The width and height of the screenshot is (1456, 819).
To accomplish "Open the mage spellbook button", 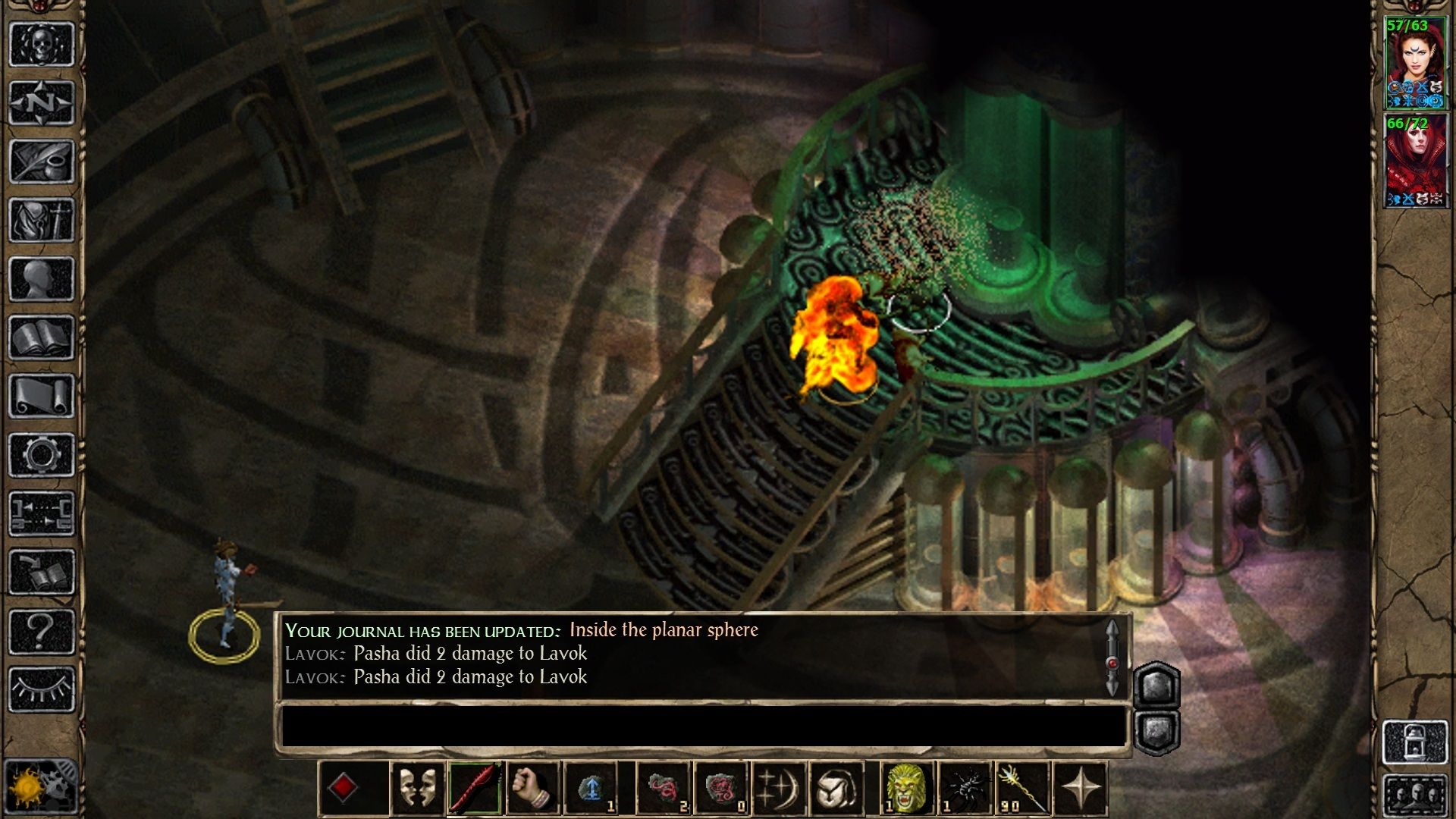I will [42, 338].
